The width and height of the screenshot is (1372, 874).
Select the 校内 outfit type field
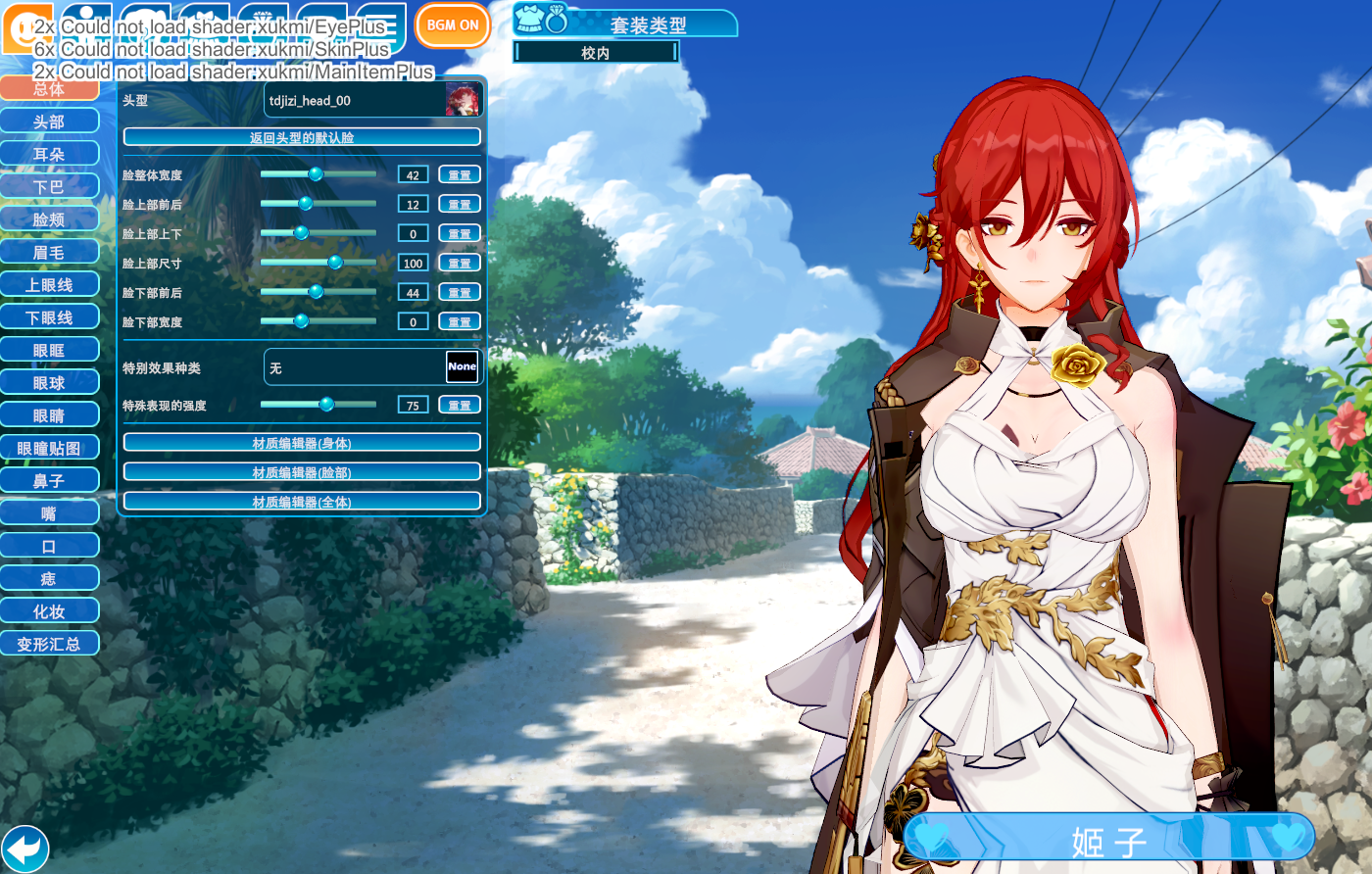[x=596, y=53]
